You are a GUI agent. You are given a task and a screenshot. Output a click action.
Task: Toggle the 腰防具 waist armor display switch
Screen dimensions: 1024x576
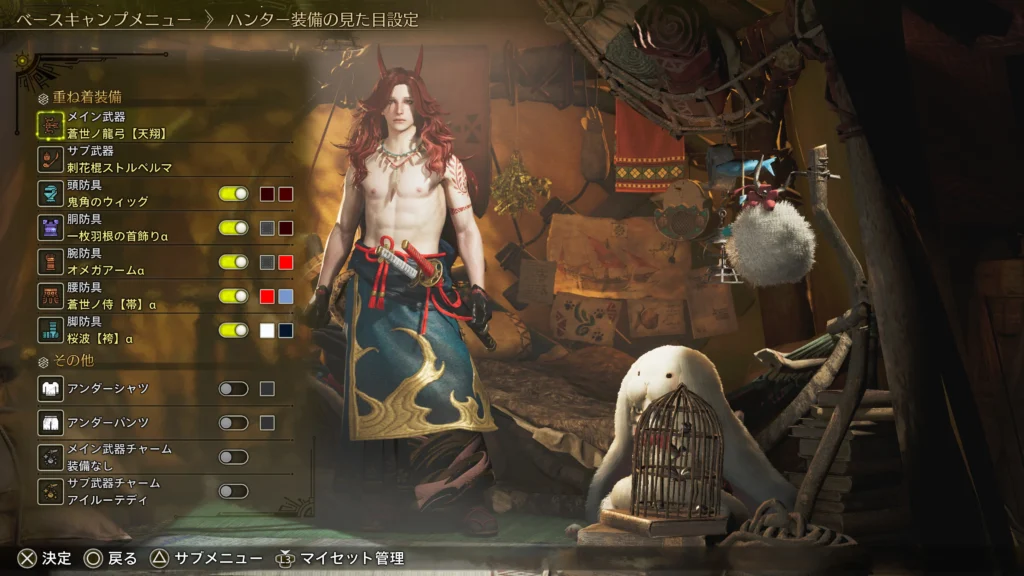(x=233, y=296)
